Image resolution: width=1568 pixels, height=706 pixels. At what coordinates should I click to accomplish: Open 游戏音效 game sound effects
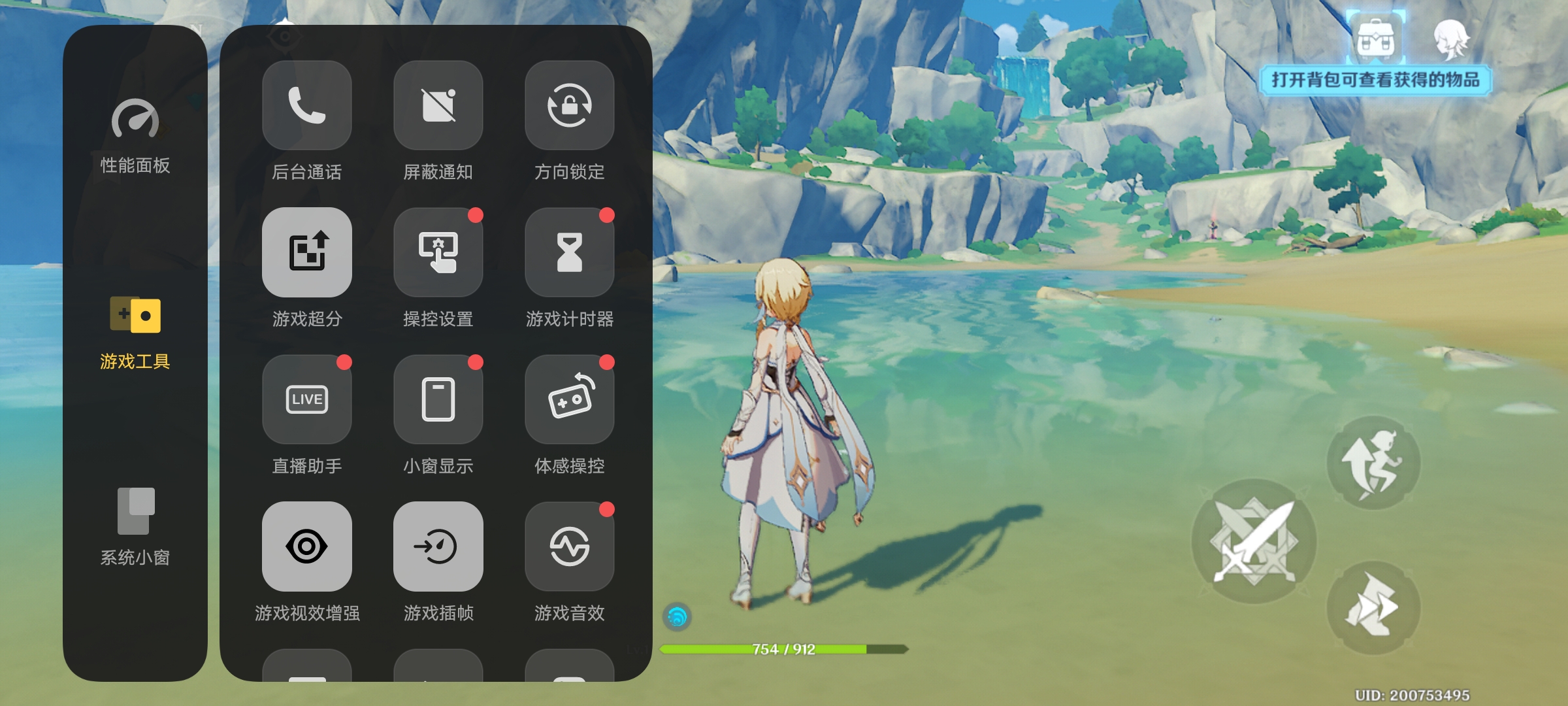(570, 546)
